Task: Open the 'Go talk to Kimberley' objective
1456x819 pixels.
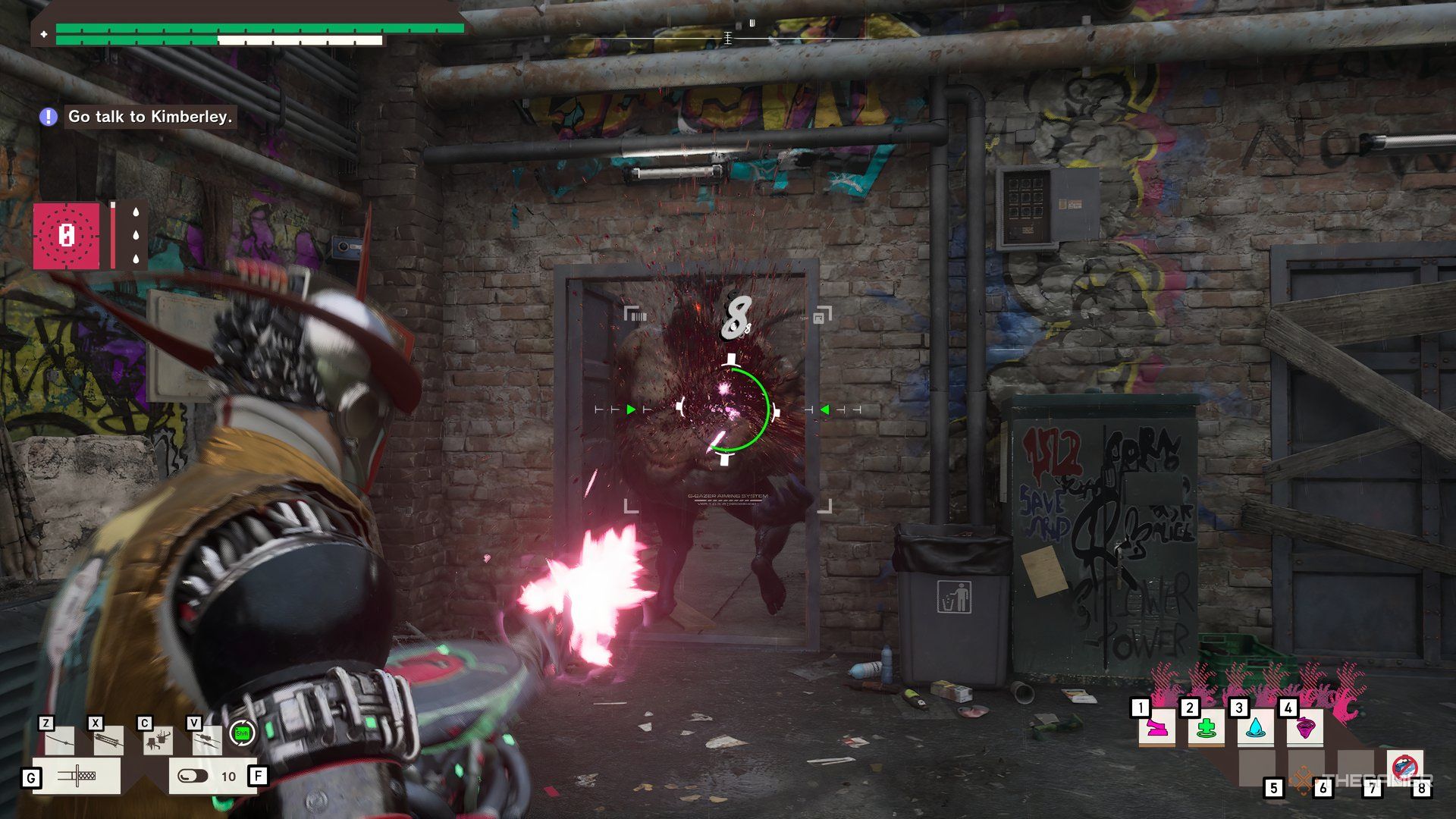Action: tap(149, 117)
